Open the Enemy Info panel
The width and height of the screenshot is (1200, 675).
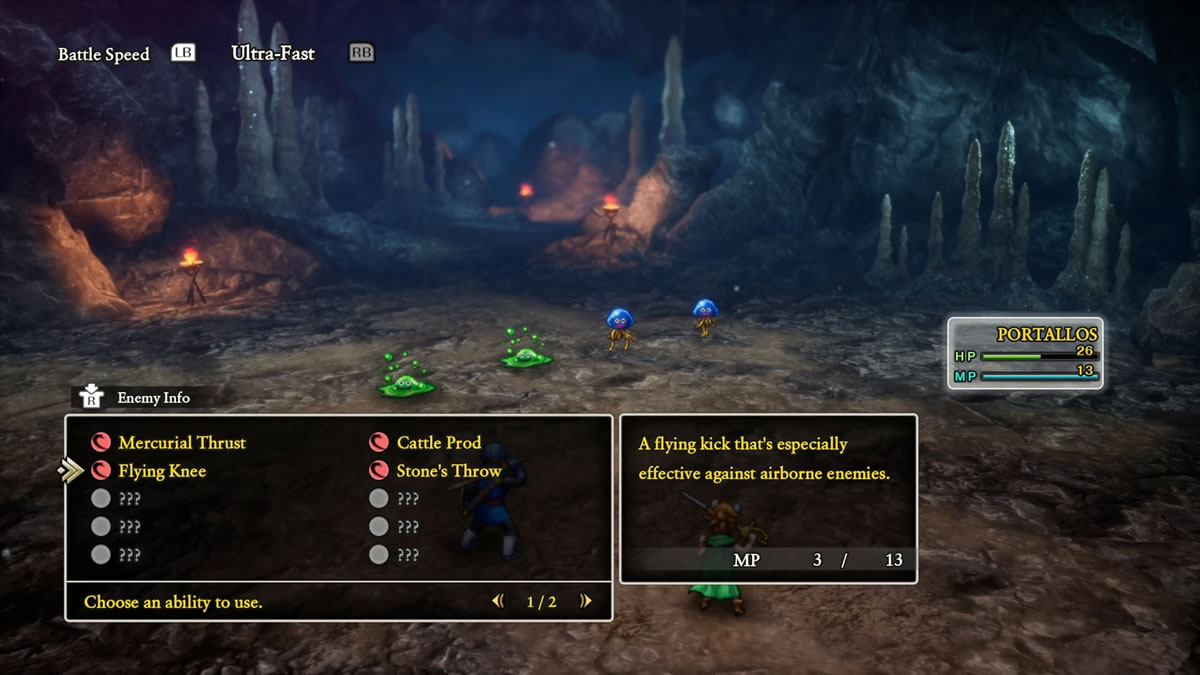click(140, 397)
